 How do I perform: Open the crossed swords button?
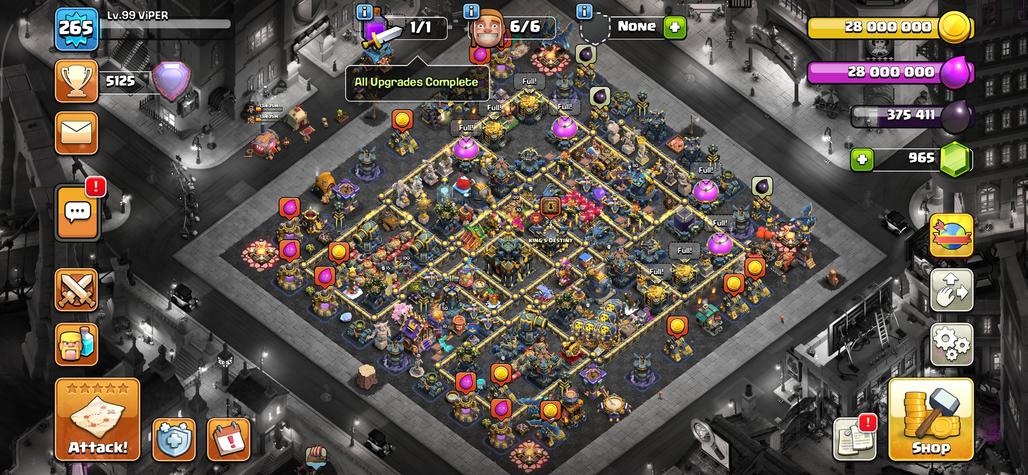click(x=76, y=291)
